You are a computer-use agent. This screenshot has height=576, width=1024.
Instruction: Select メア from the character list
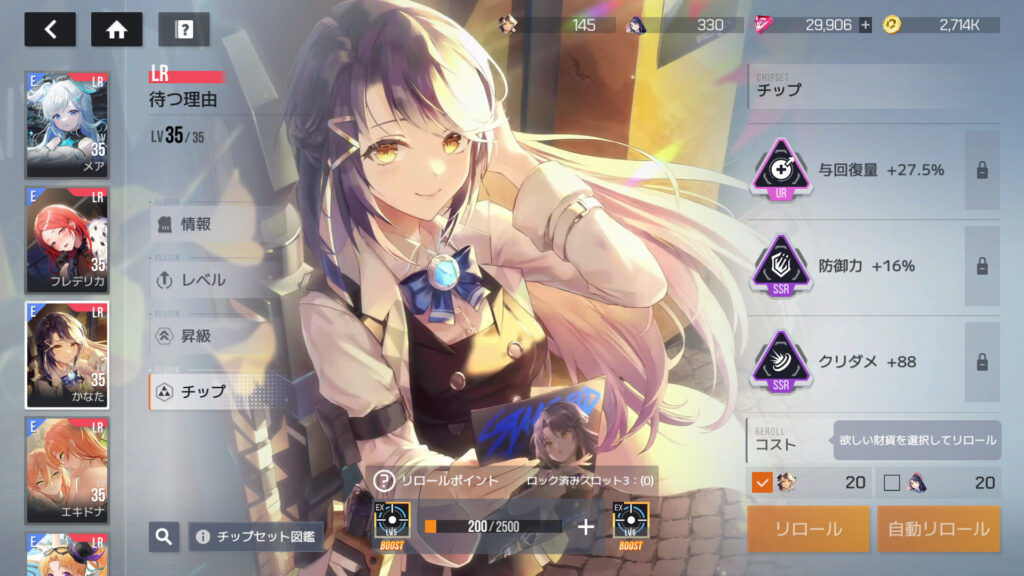(67, 124)
